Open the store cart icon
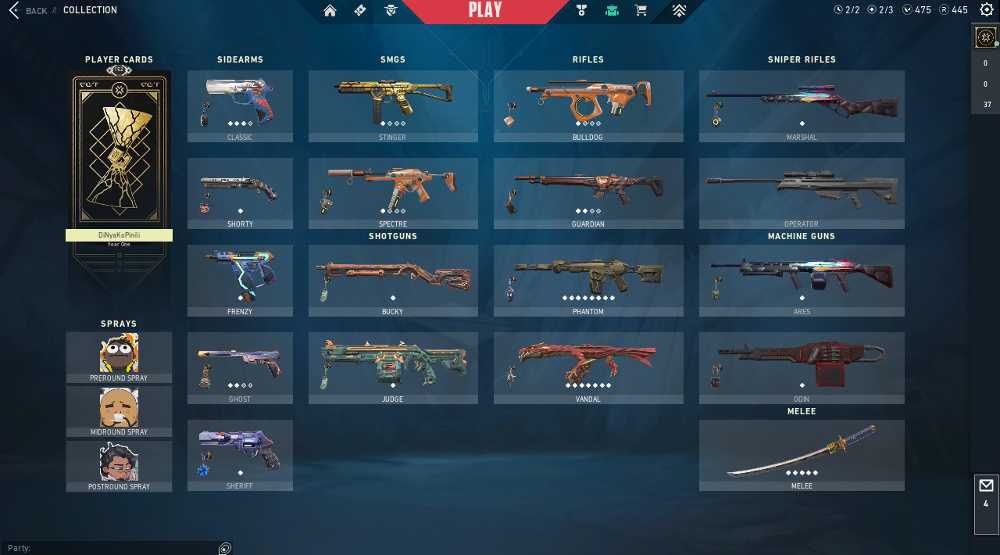1000x555 pixels. tap(641, 11)
